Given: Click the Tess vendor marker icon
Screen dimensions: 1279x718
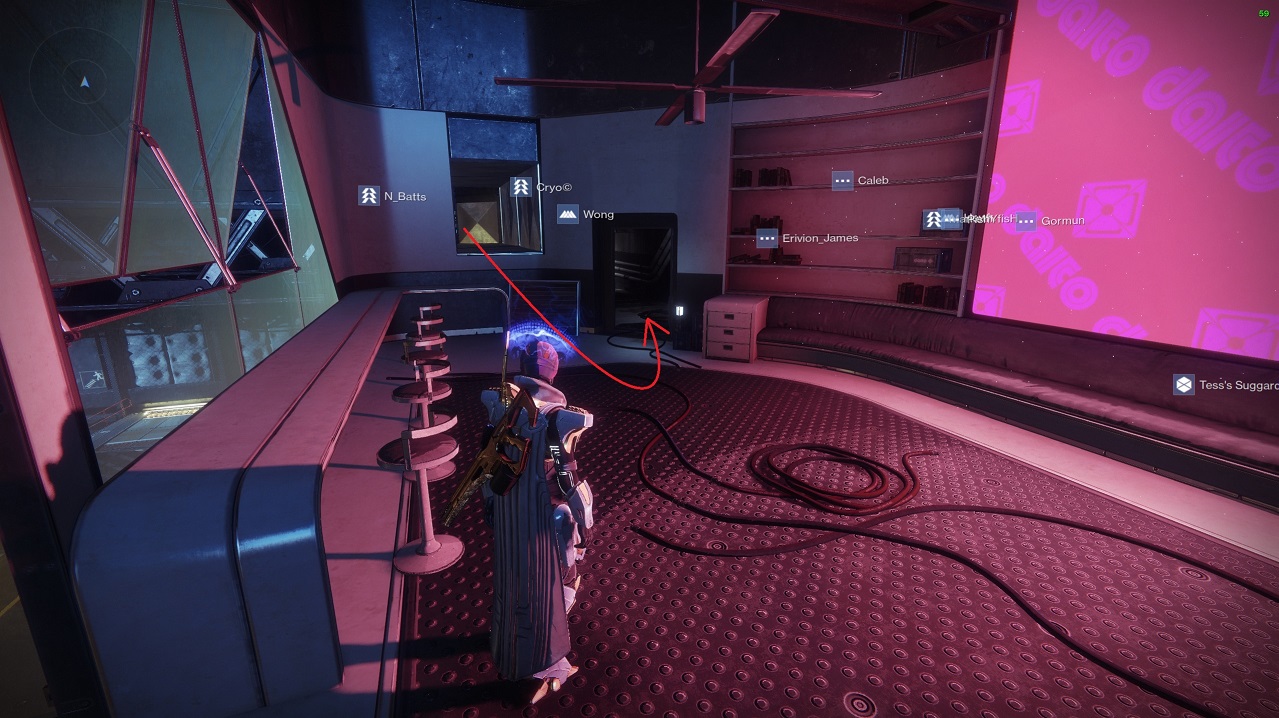Looking at the screenshot, I should click(x=1184, y=385).
